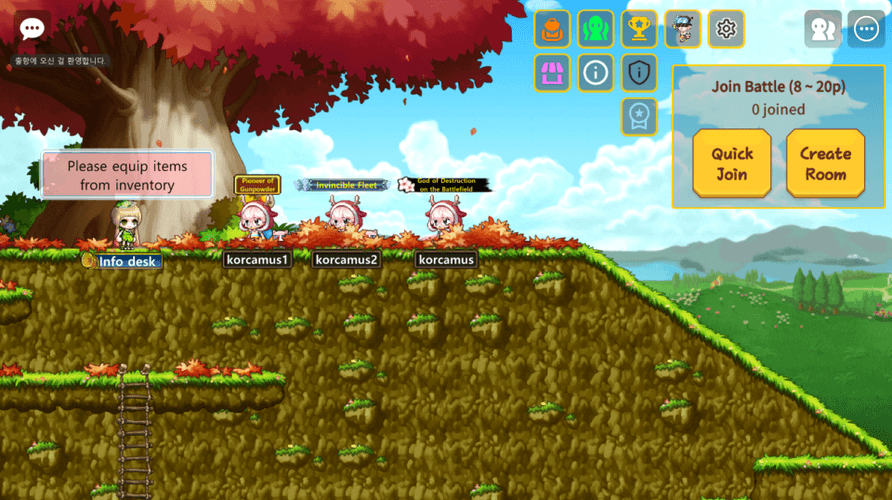Show the circled info guide
The width and height of the screenshot is (892, 500).
click(x=596, y=72)
